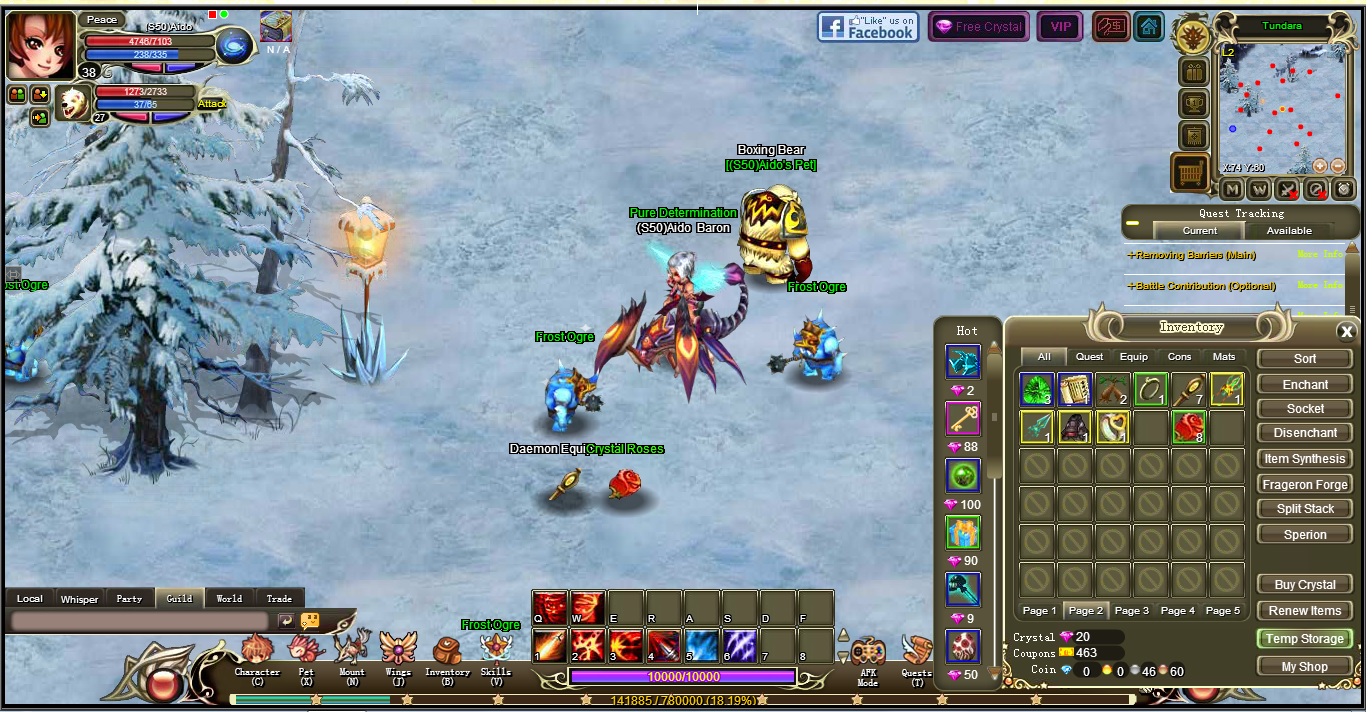This screenshot has width=1372, height=712.
Task: Show Available quests in Quest Tracking
Action: (1288, 230)
